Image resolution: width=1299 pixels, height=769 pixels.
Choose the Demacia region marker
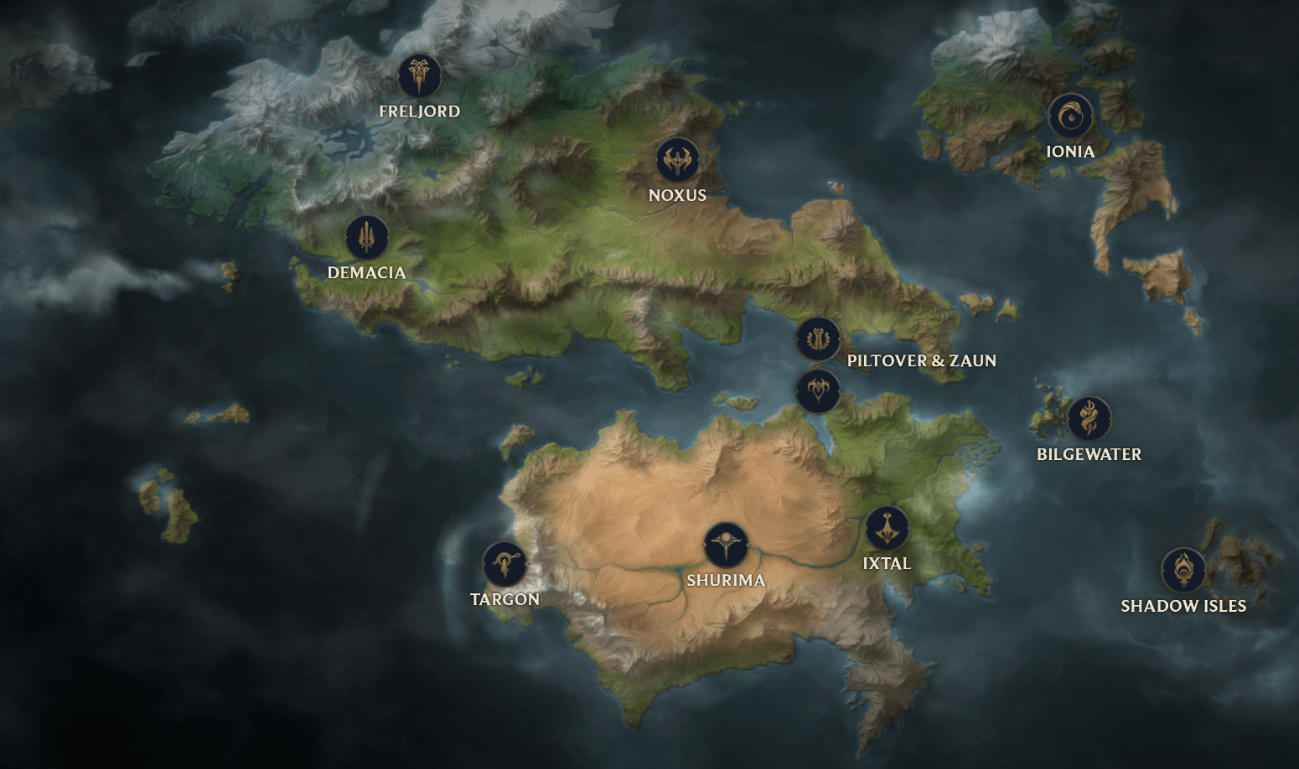click(x=367, y=238)
